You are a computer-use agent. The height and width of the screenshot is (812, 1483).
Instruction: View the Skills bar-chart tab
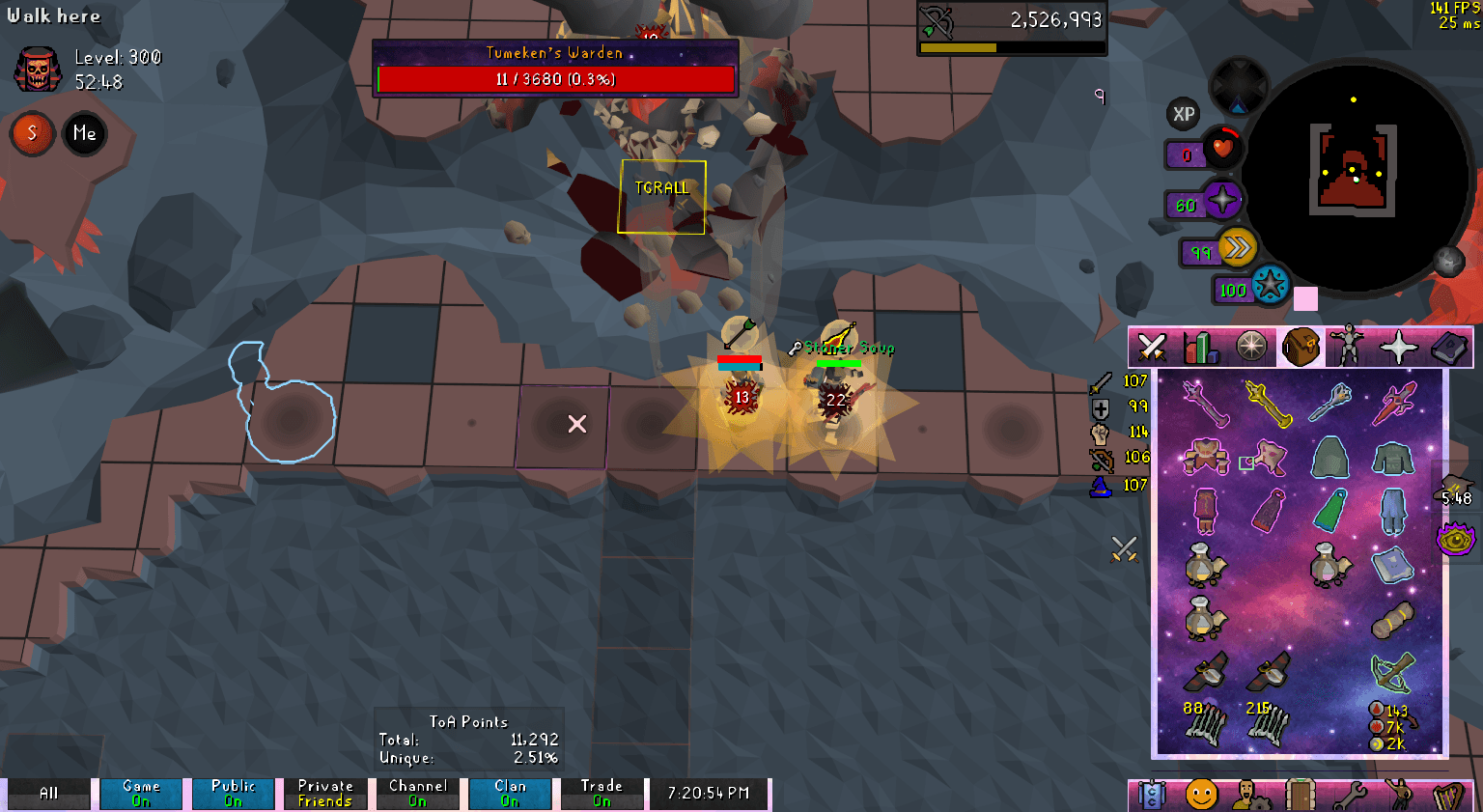pos(1200,347)
